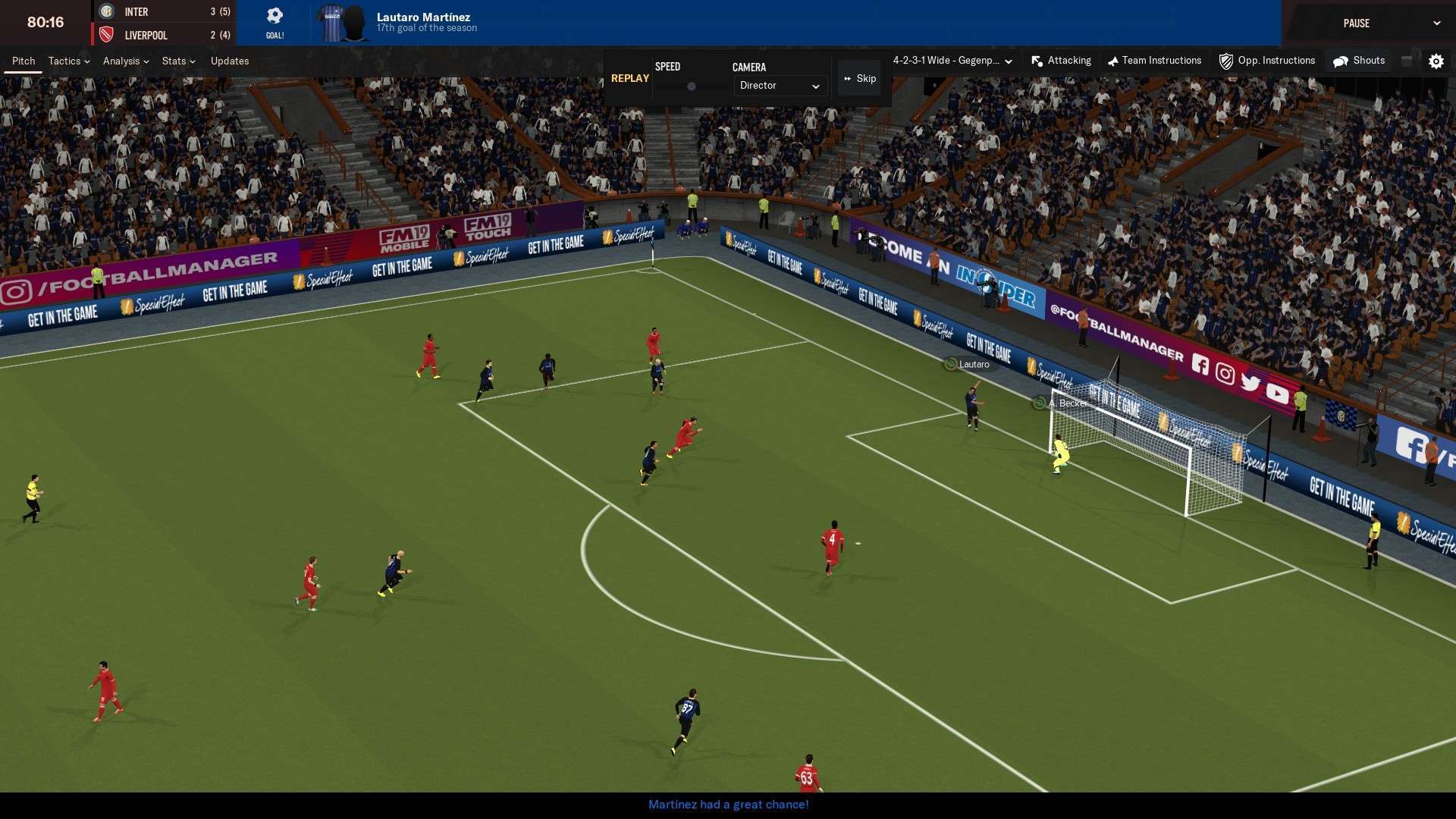Open the Shouts menu

(1359, 61)
